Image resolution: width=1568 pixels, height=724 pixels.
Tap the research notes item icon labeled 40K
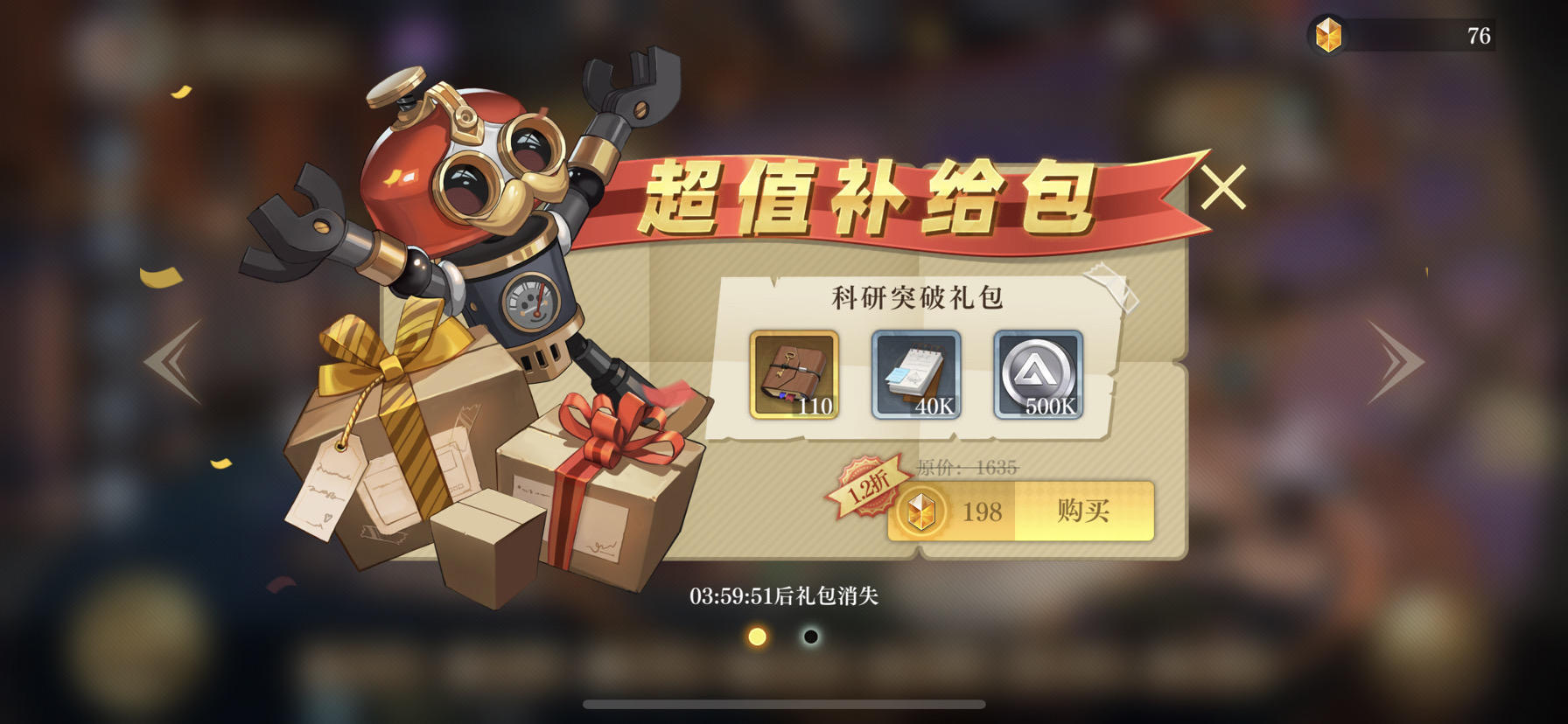point(914,376)
